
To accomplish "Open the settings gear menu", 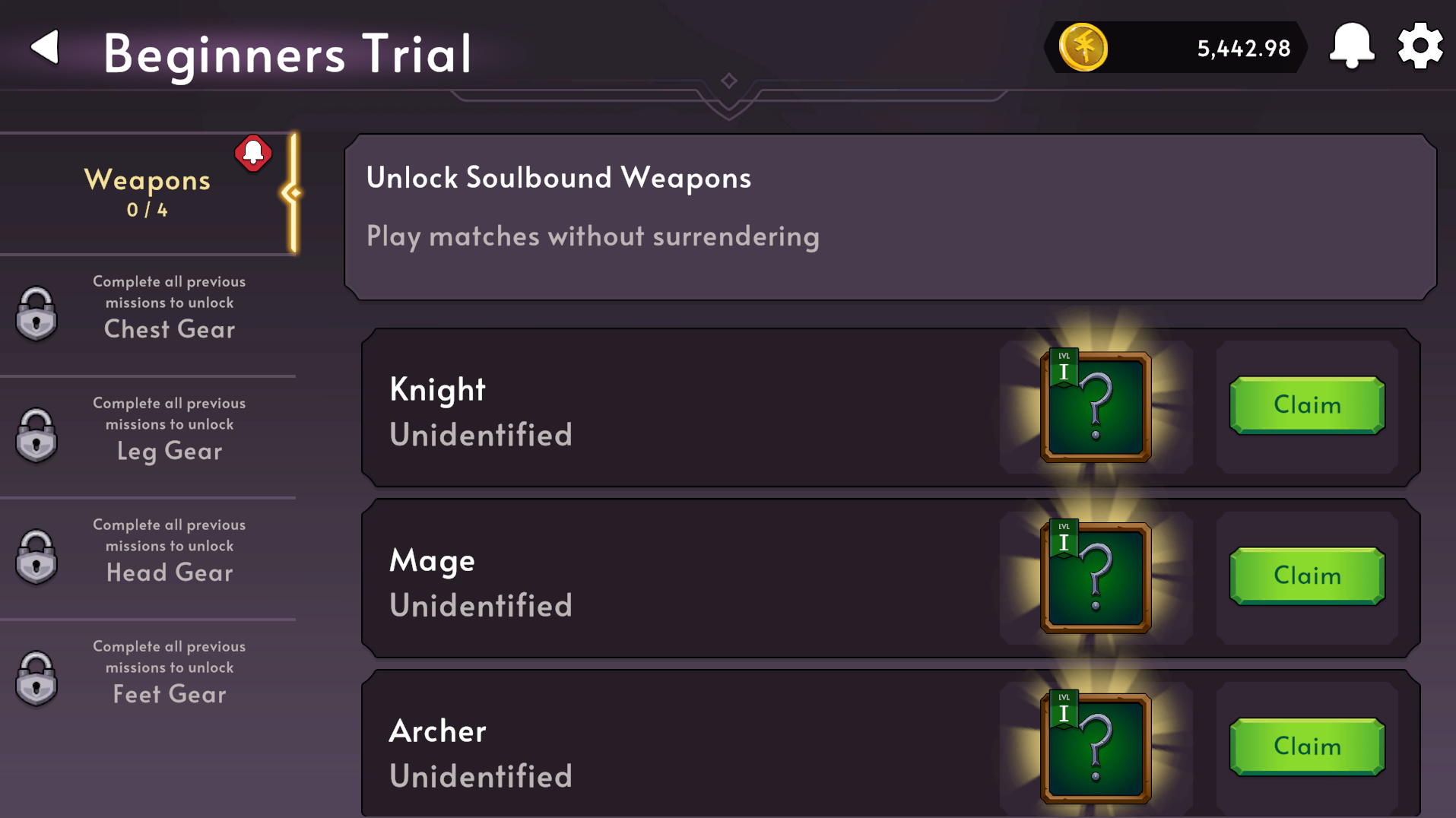I will point(1418,46).
